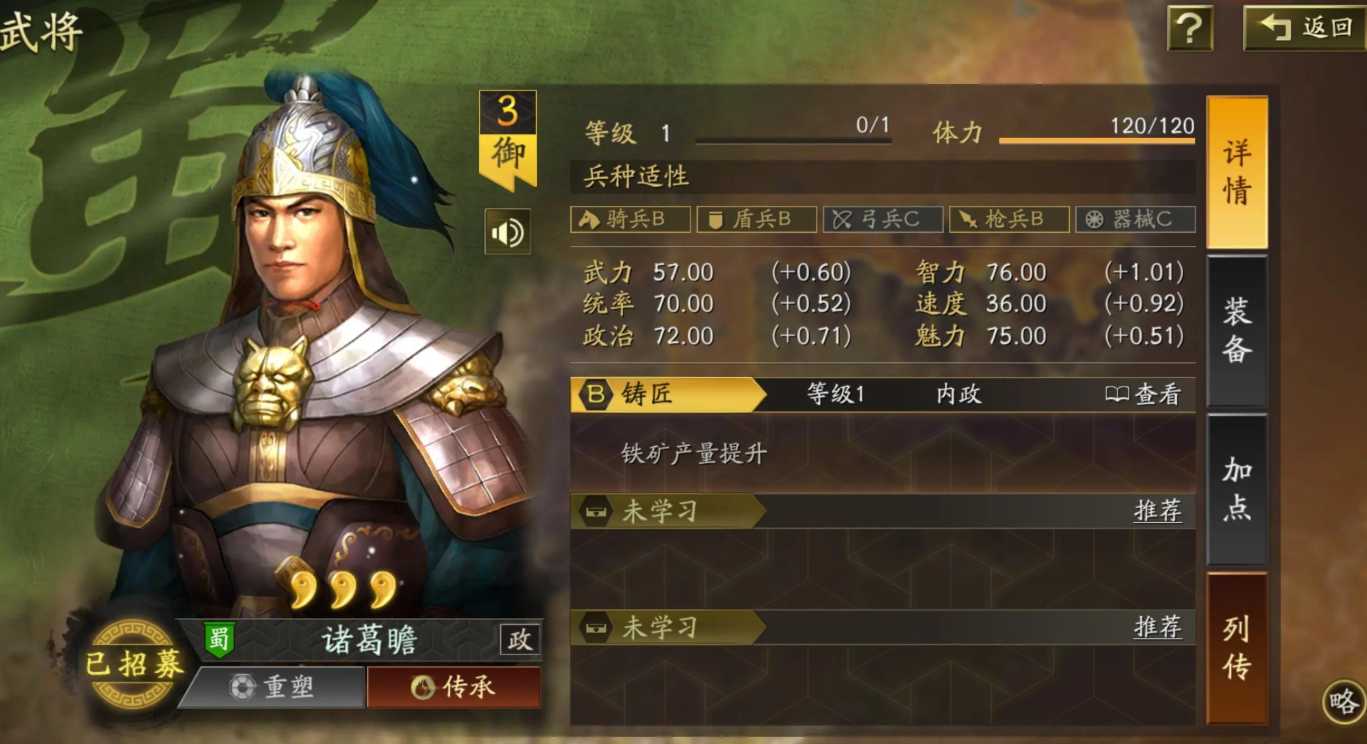Select the 枪兵B spearman aptitude icon
1367x744 pixels.
[1009, 218]
